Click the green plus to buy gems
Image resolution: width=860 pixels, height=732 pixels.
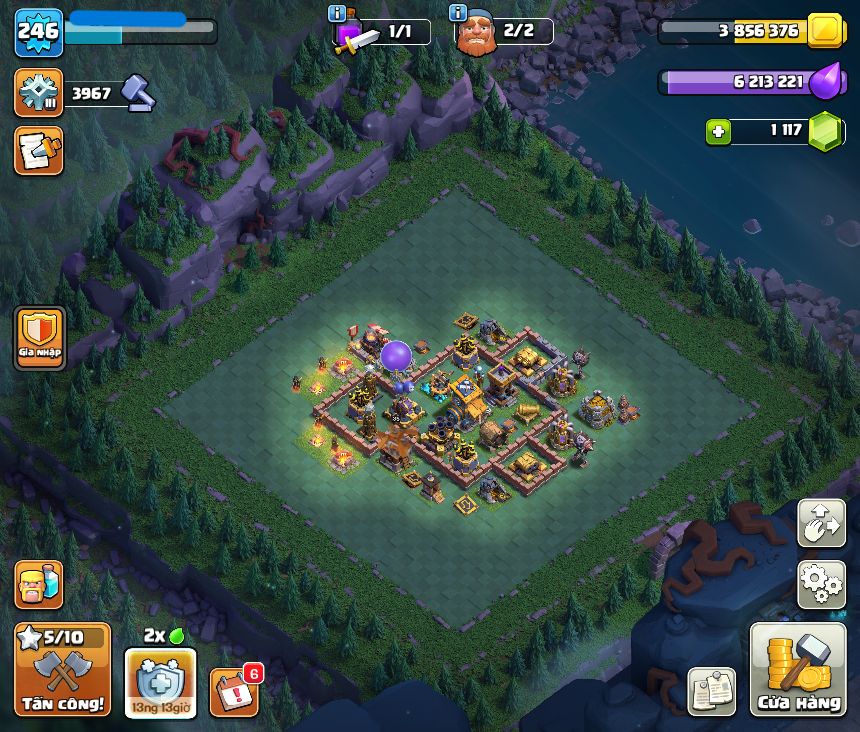(716, 131)
